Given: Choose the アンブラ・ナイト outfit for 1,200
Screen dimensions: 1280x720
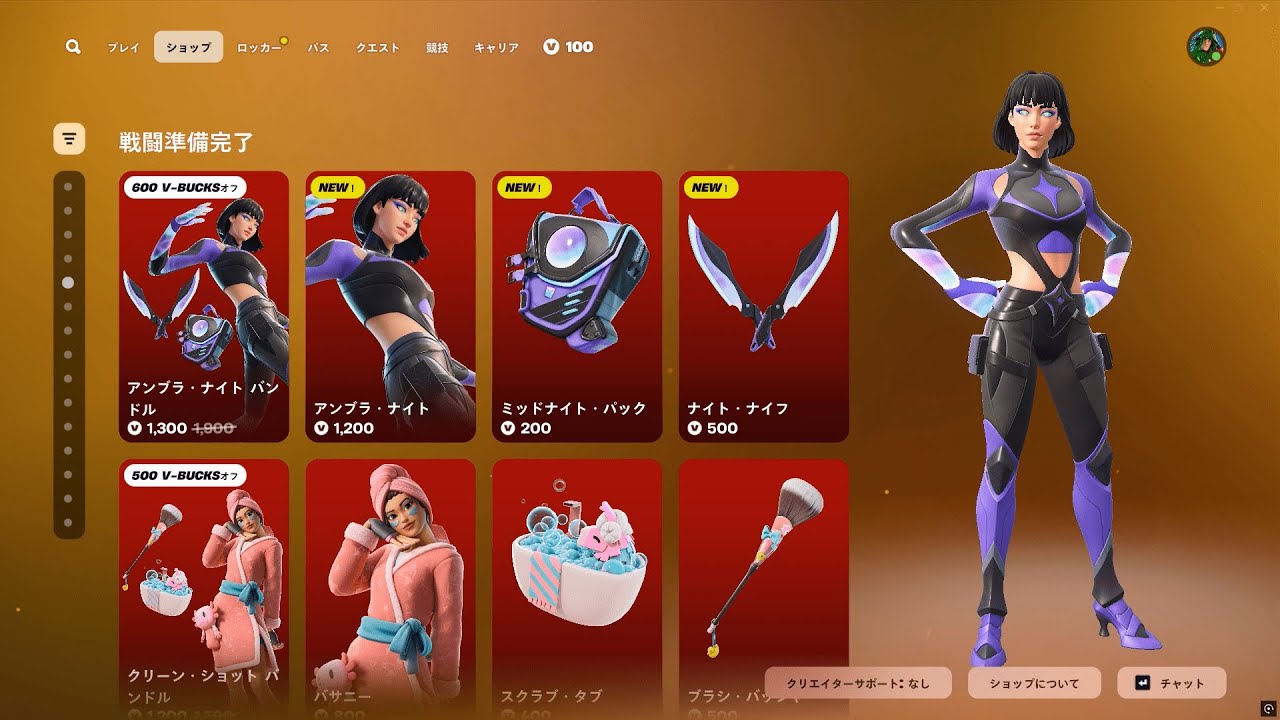Looking at the screenshot, I should tap(390, 306).
